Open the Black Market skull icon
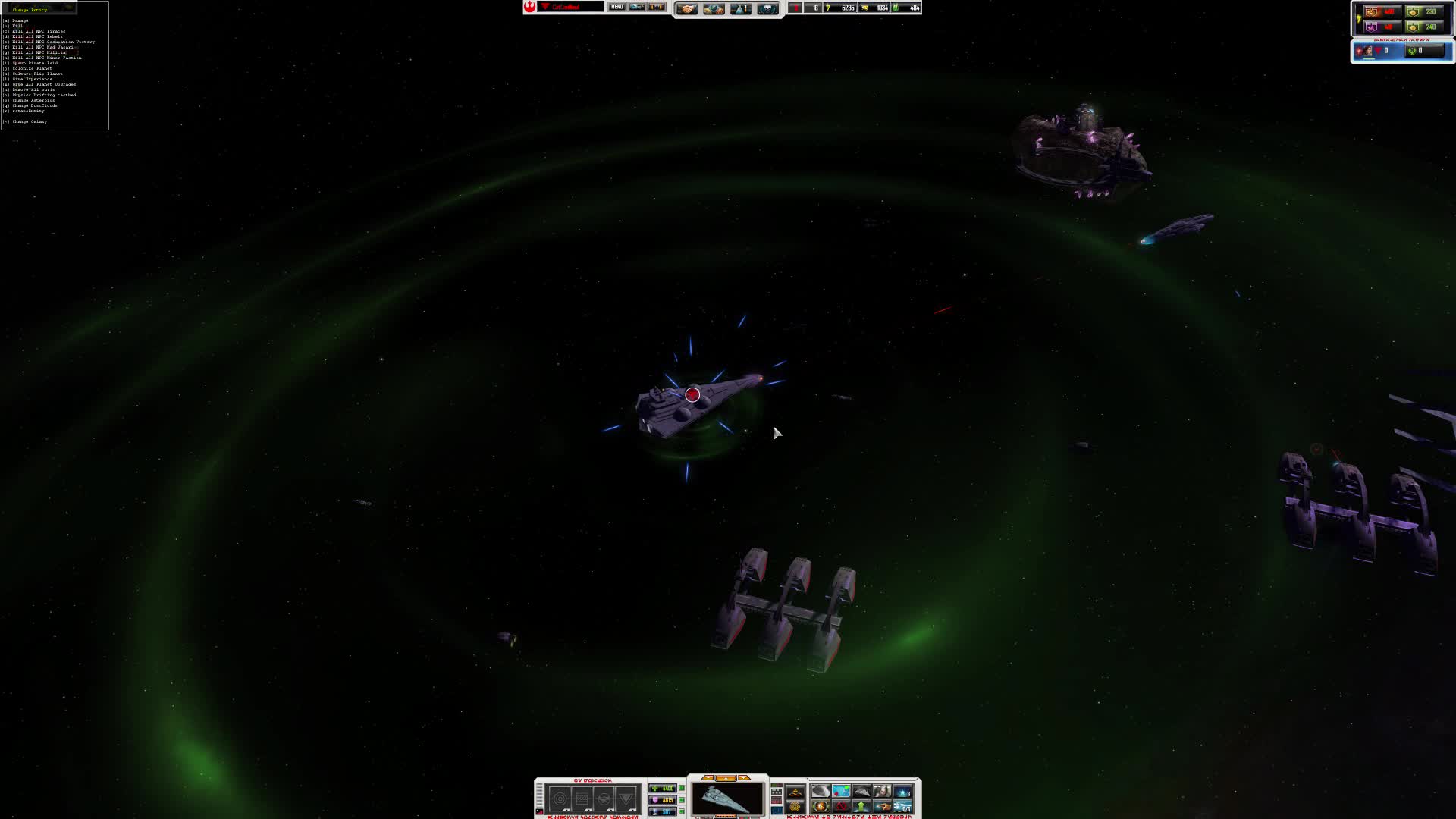 pyautogui.click(x=768, y=8)
